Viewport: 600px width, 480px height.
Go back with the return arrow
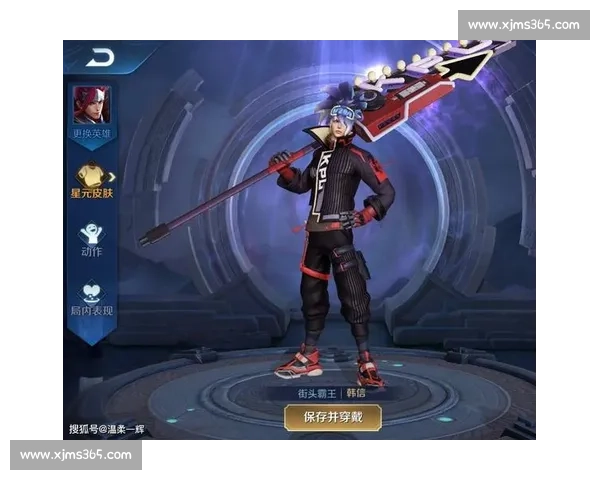[98, 58]
